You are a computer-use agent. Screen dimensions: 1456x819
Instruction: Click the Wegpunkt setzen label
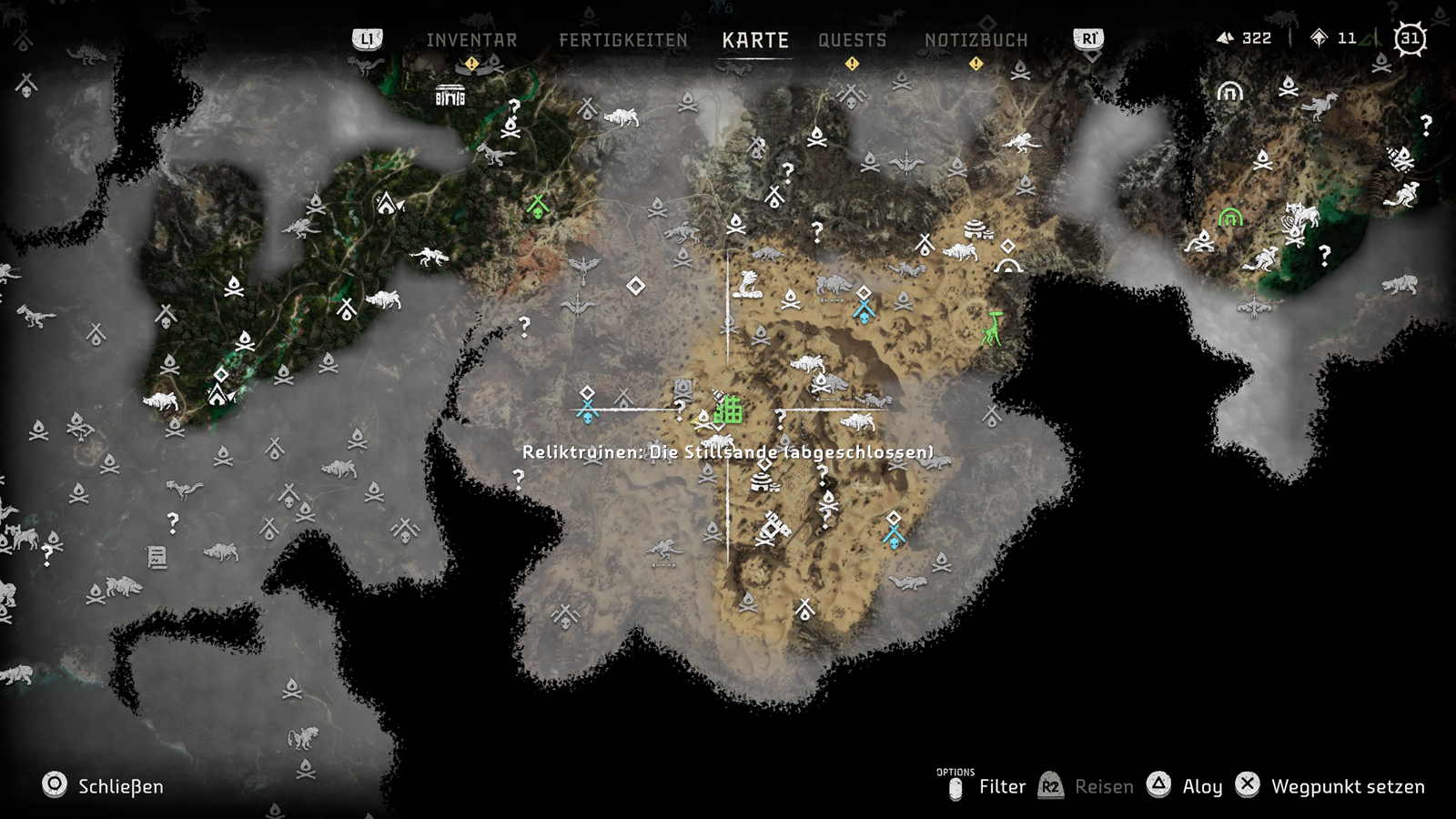[x=1348, y=786]
